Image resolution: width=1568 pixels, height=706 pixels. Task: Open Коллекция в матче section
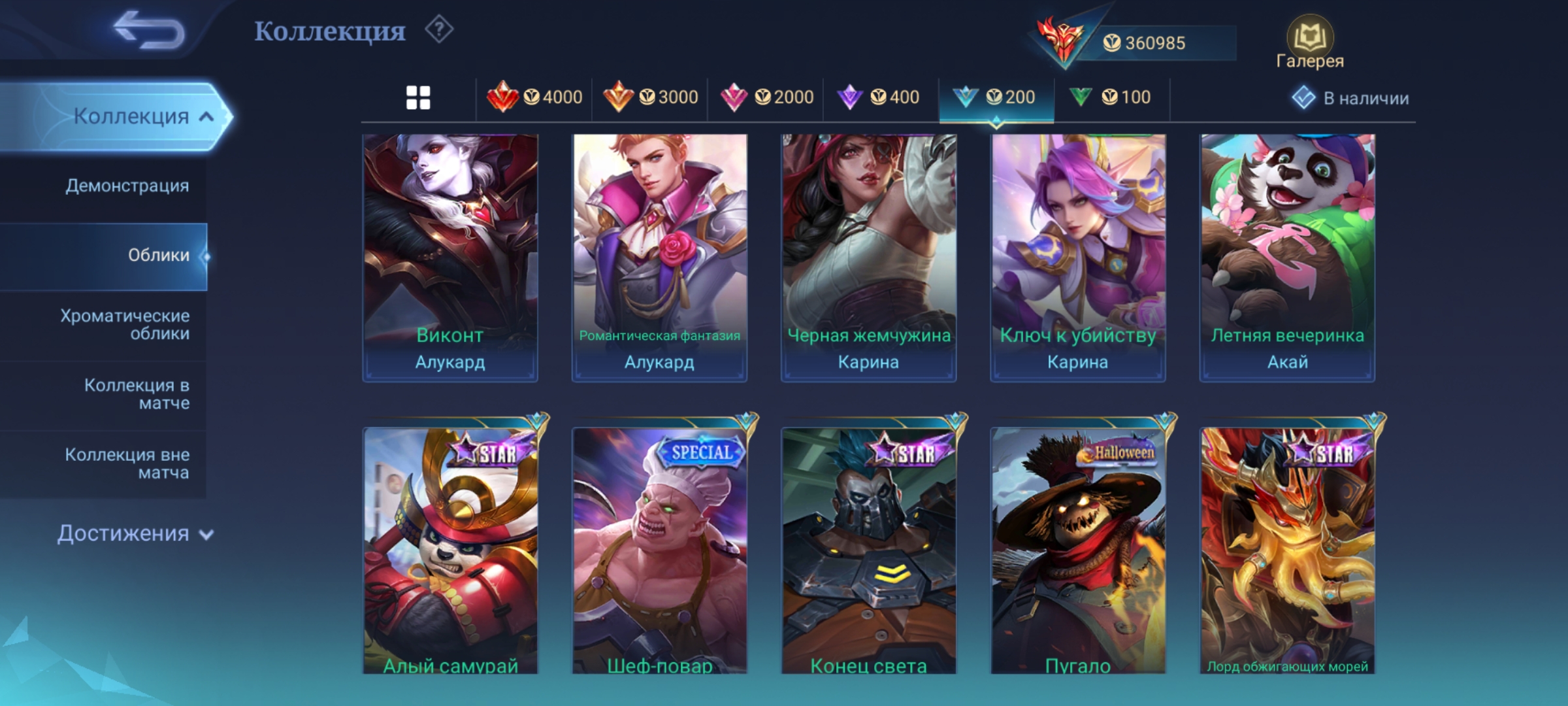(x=137, y=394)
